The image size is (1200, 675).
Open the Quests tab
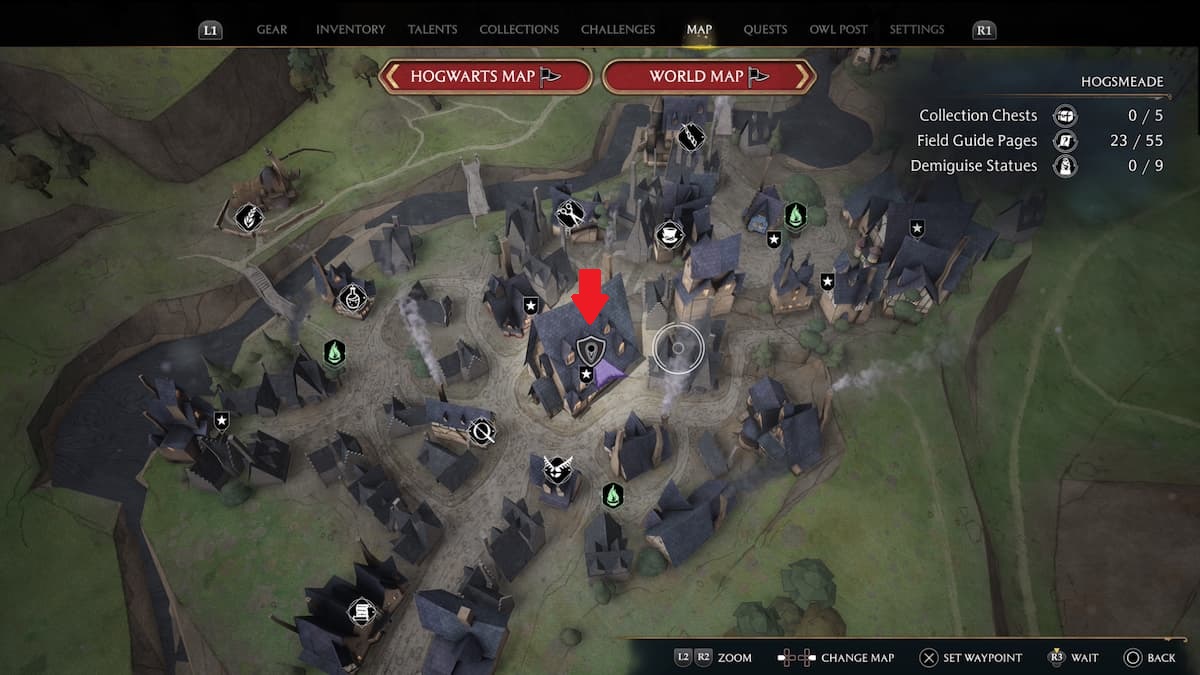point(765,30)
